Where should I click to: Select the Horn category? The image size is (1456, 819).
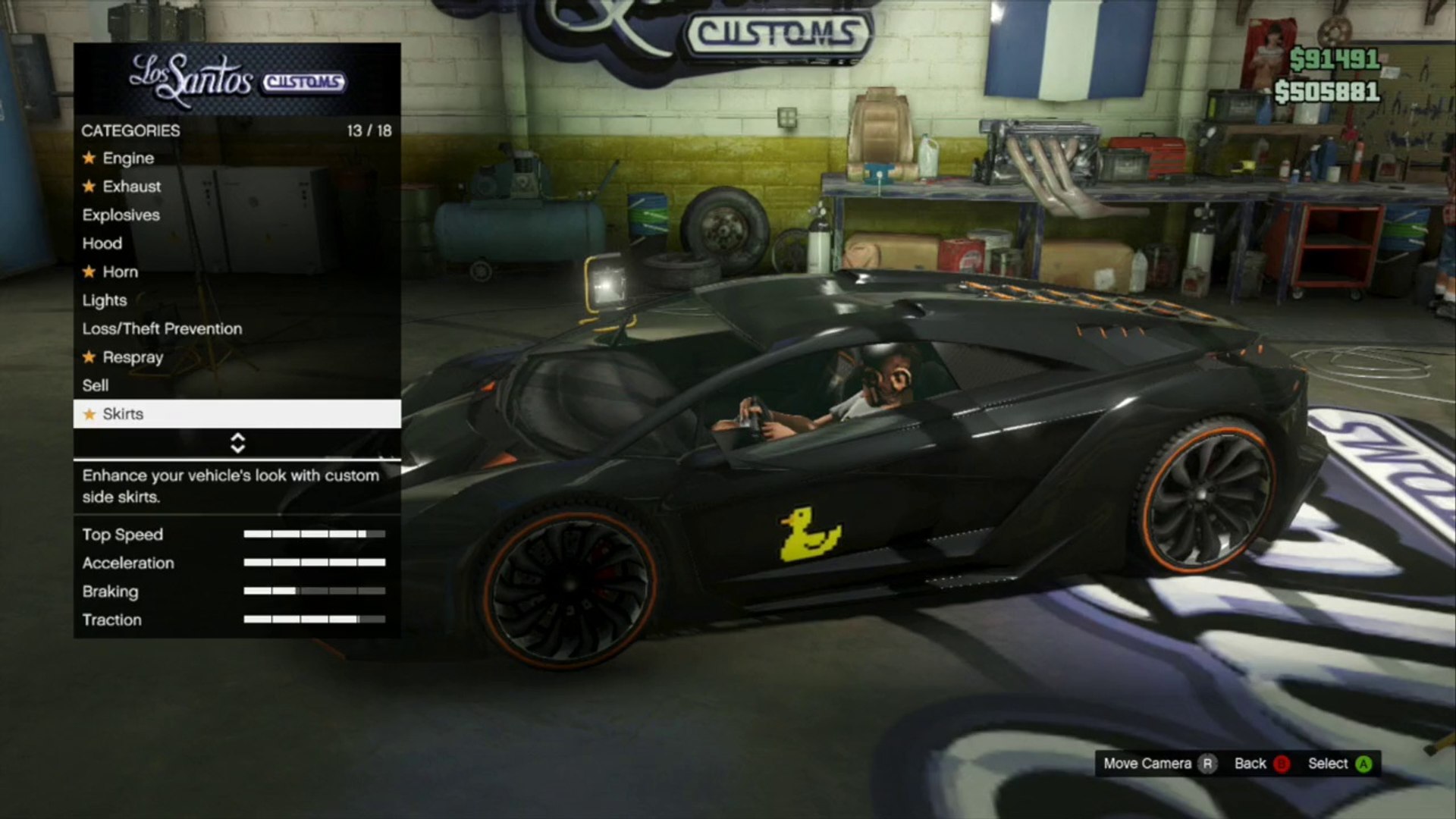point(120,271)
